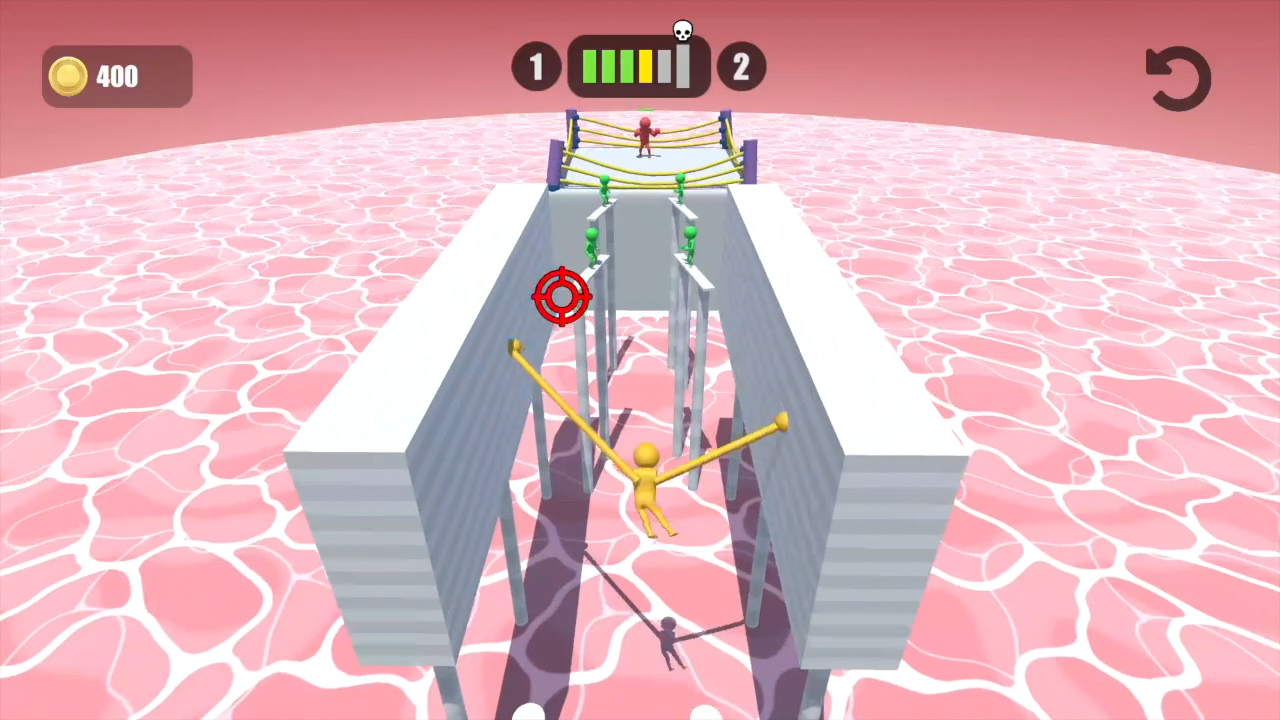Click the level 2 badge

[x=741, y=65]
